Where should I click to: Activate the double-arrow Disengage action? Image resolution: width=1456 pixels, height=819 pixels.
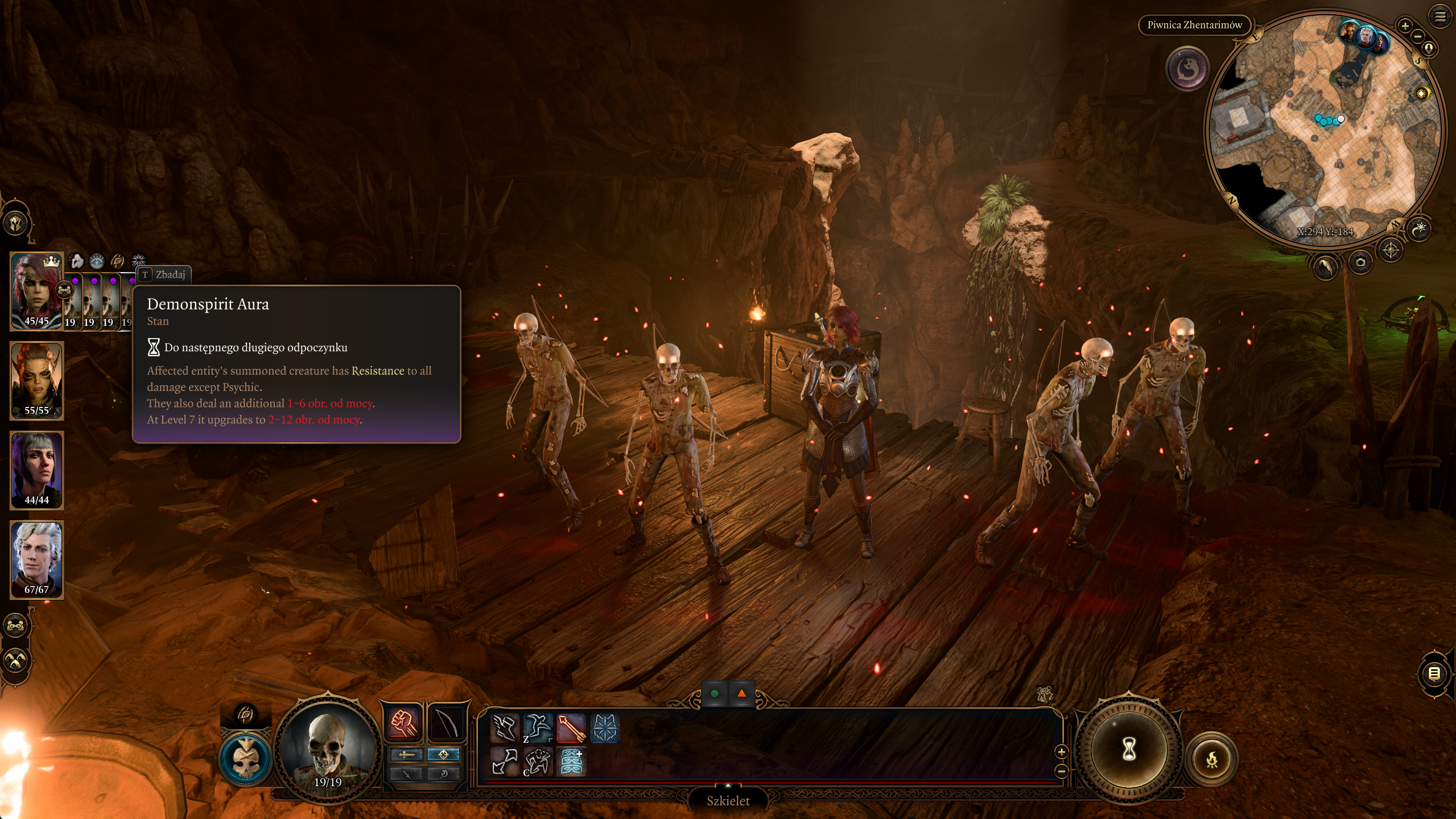(504, 762)
